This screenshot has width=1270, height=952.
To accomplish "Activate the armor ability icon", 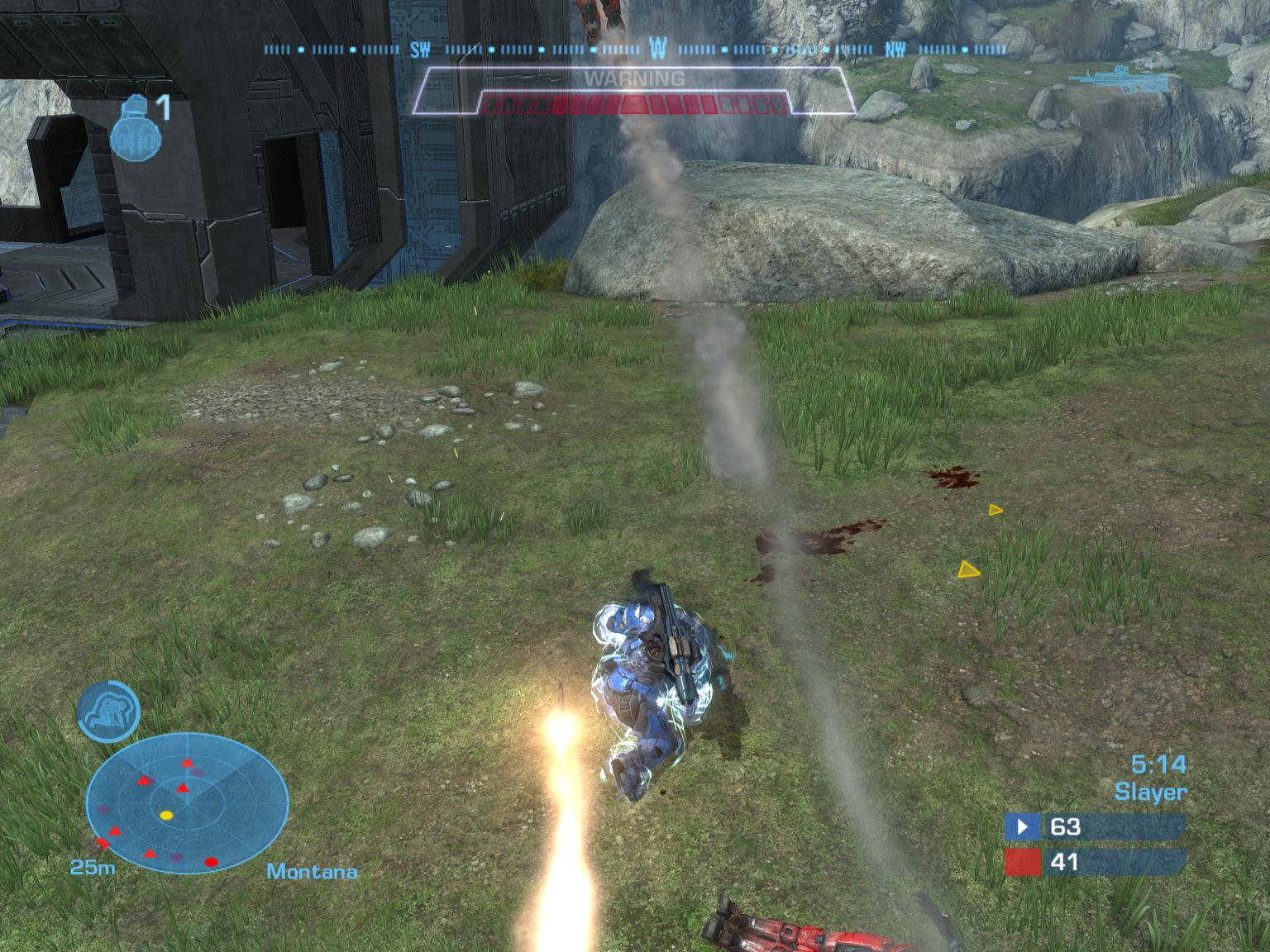I will pos(108,711).
